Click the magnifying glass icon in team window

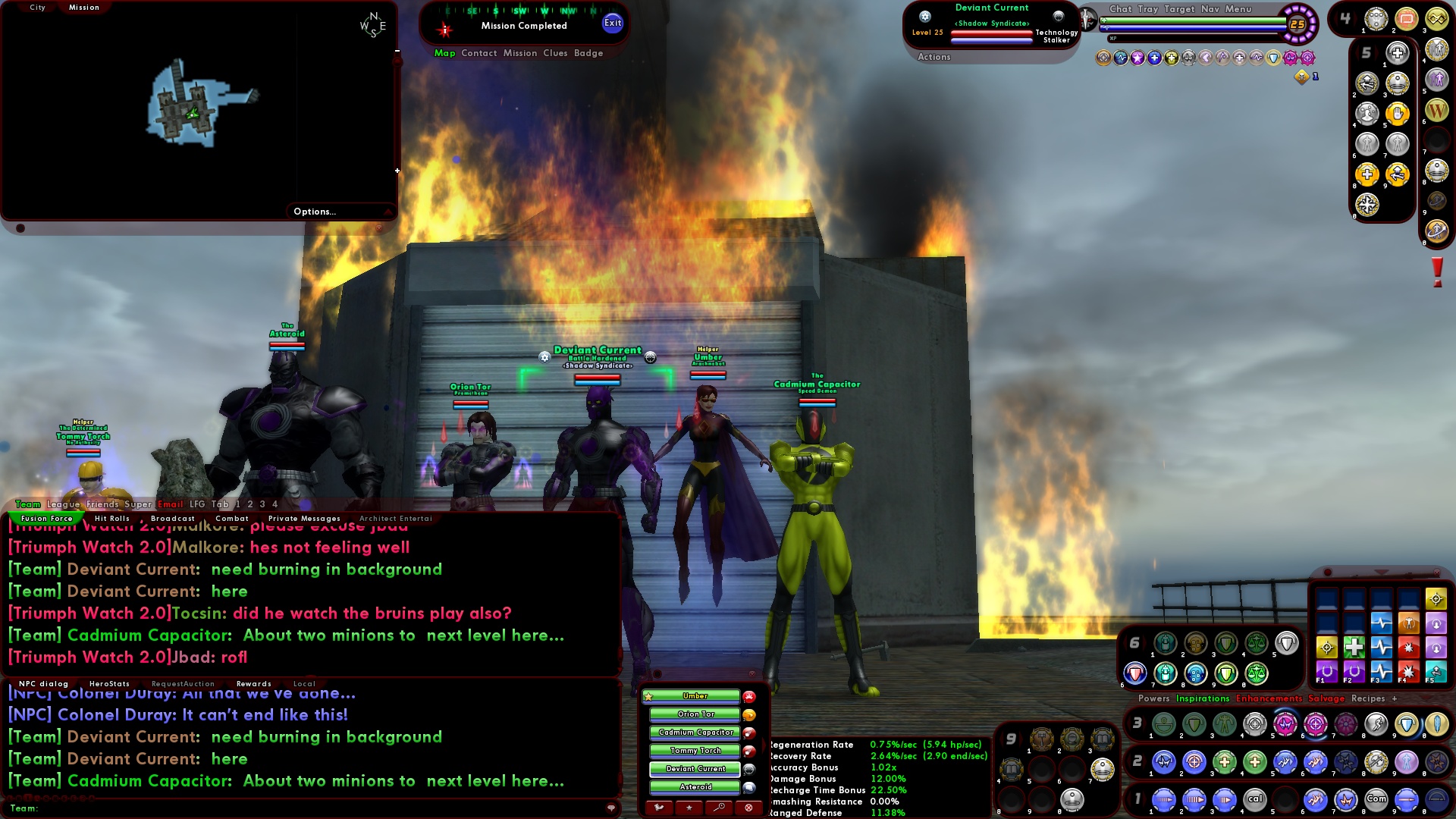720,807
